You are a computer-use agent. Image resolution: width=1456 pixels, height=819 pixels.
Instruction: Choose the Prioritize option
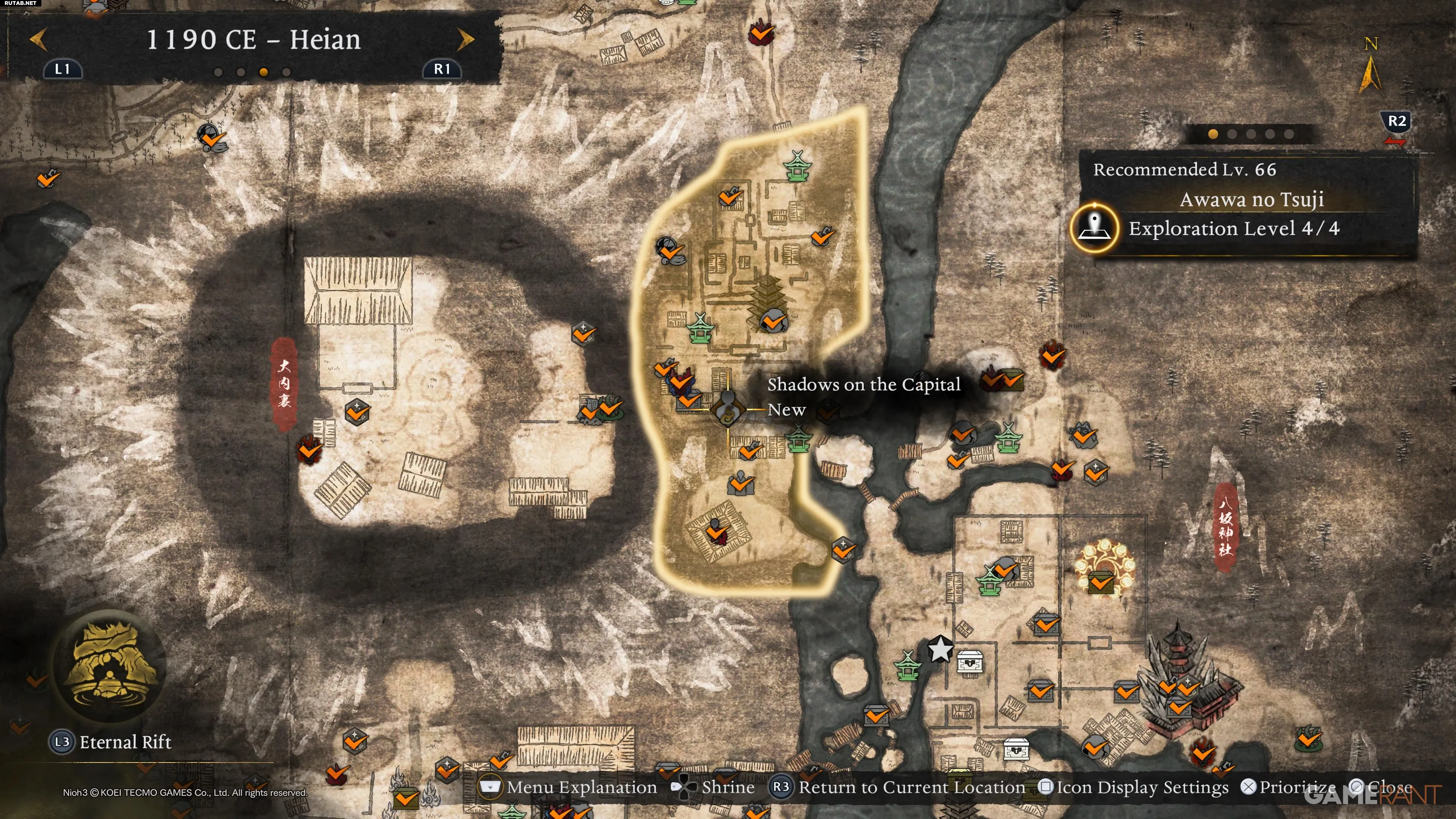pos(1289,788)
